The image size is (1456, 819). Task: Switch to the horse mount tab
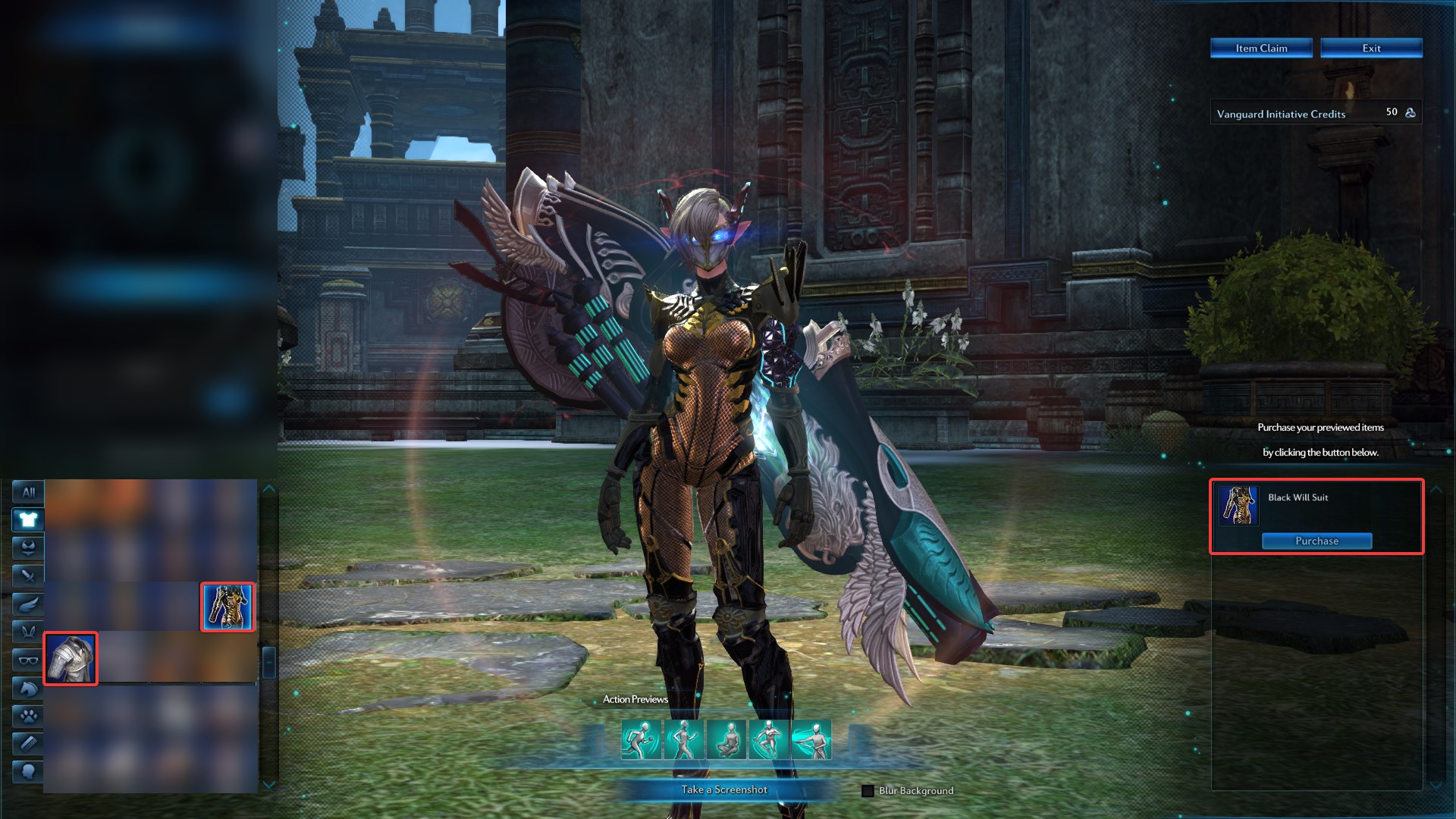pos(28,688)
